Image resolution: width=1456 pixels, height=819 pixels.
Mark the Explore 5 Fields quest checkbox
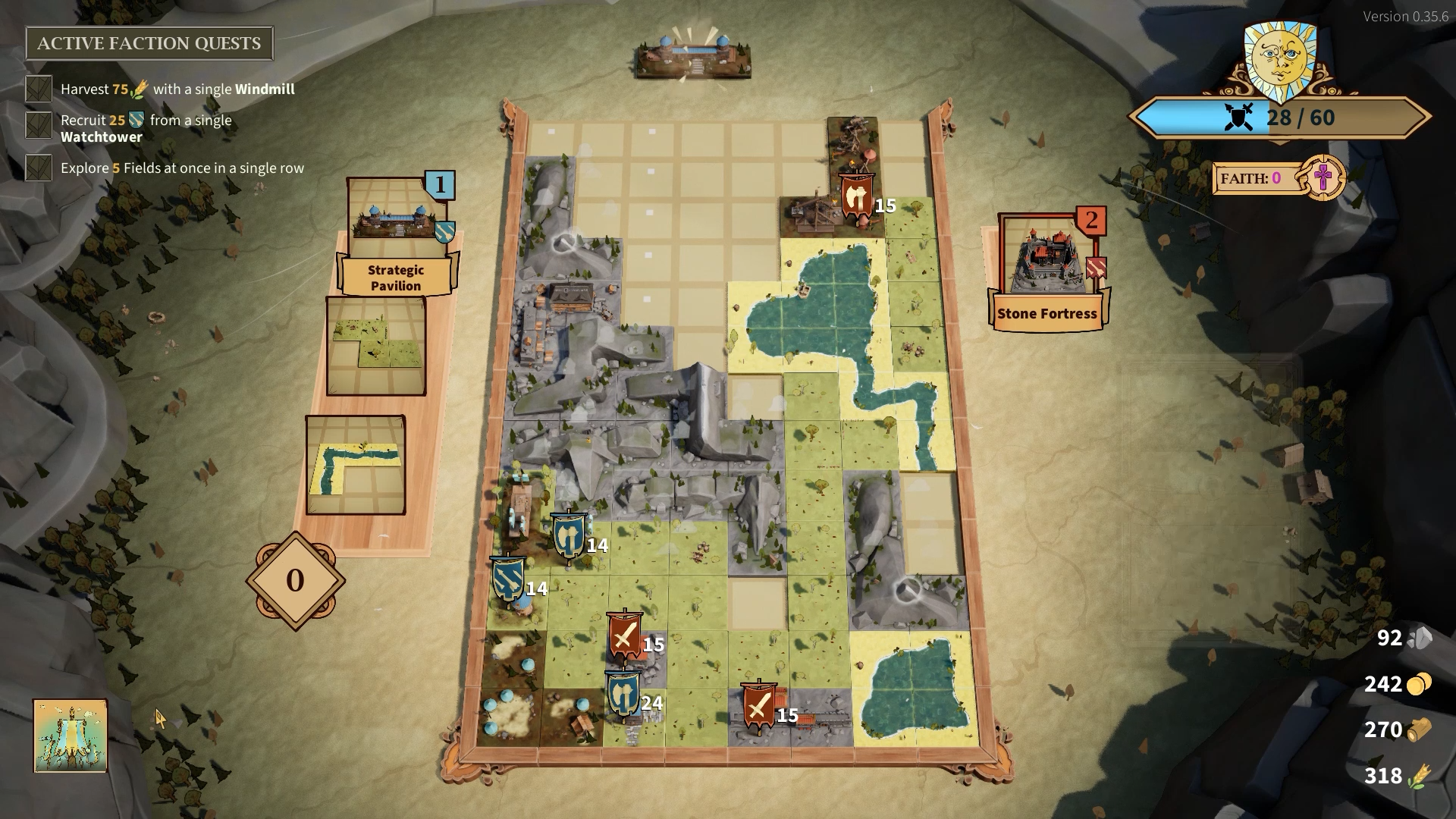coord(37,168)
